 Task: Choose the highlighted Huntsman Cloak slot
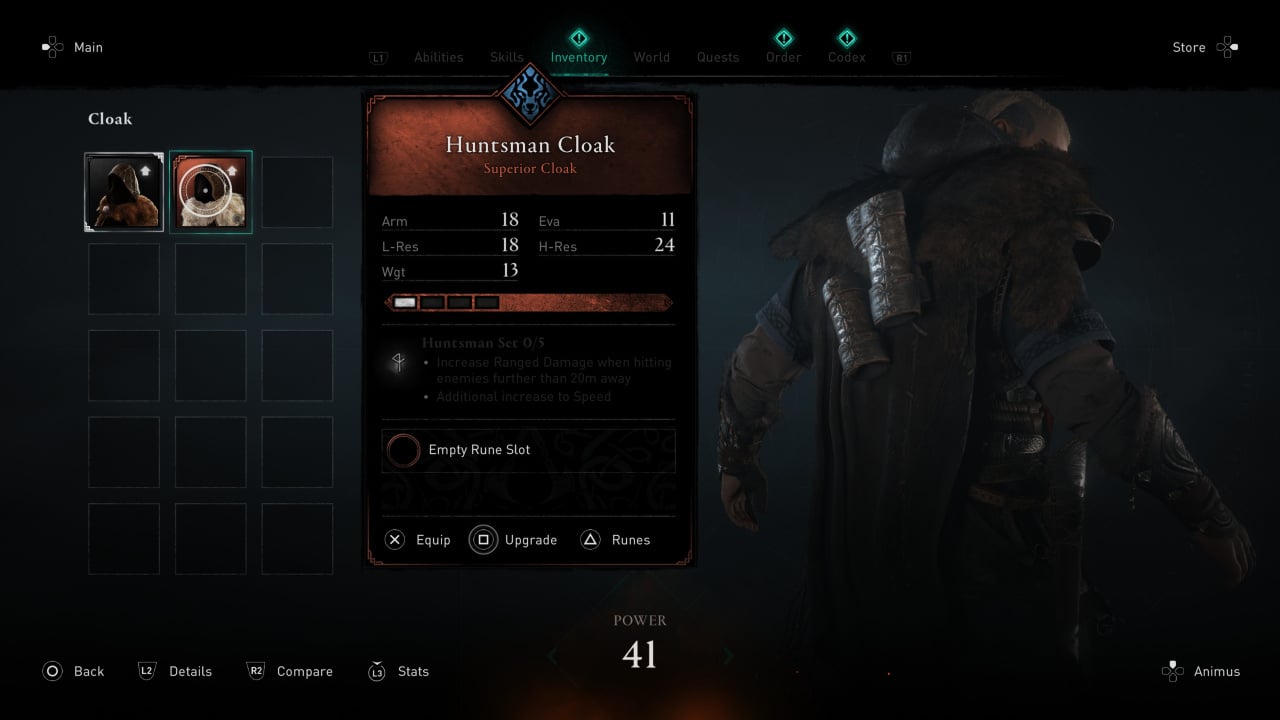point(211,192)
